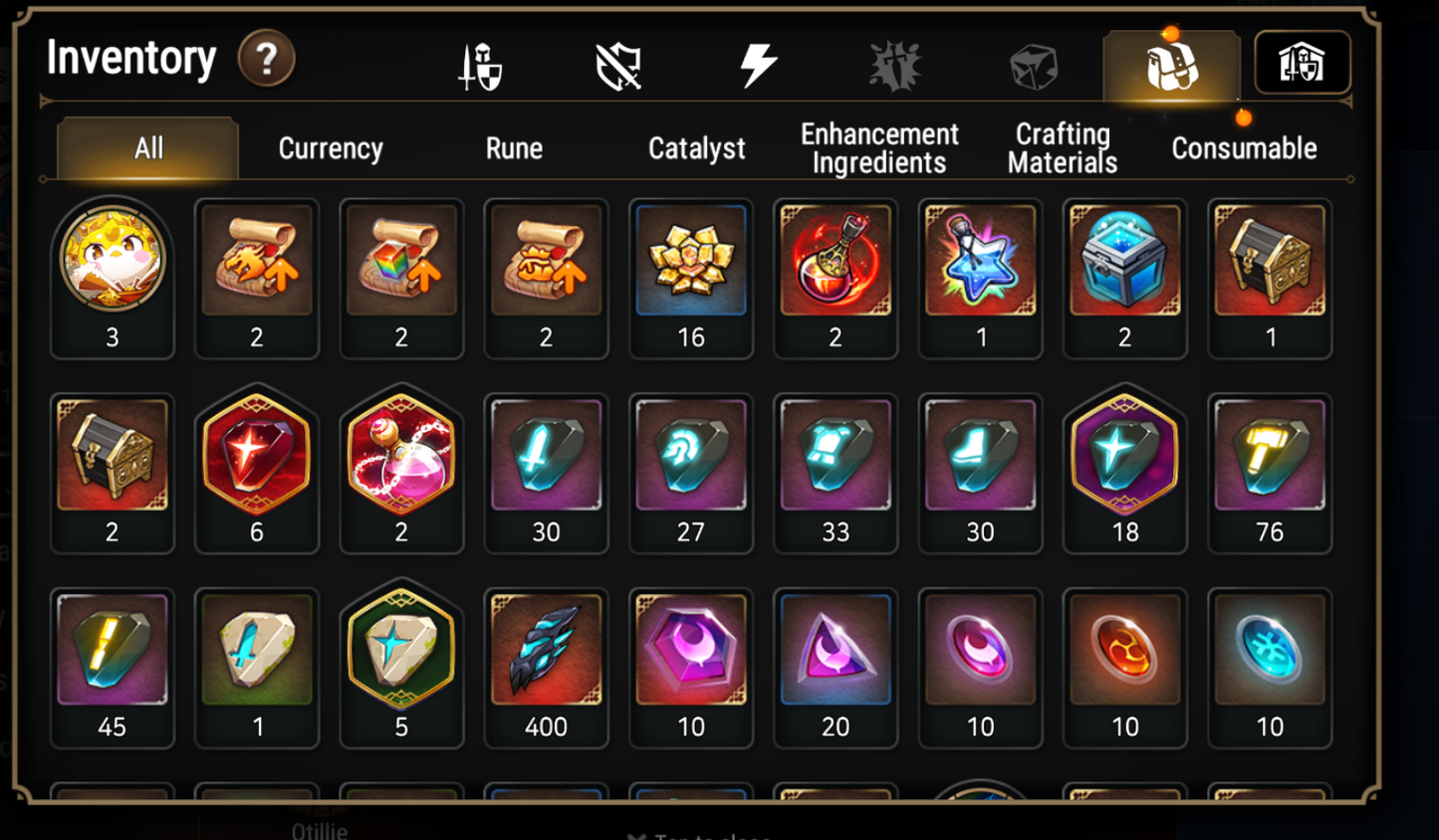Open the Consumable tab
This screenshot has height=840, width=1439.
[1244, 148]
